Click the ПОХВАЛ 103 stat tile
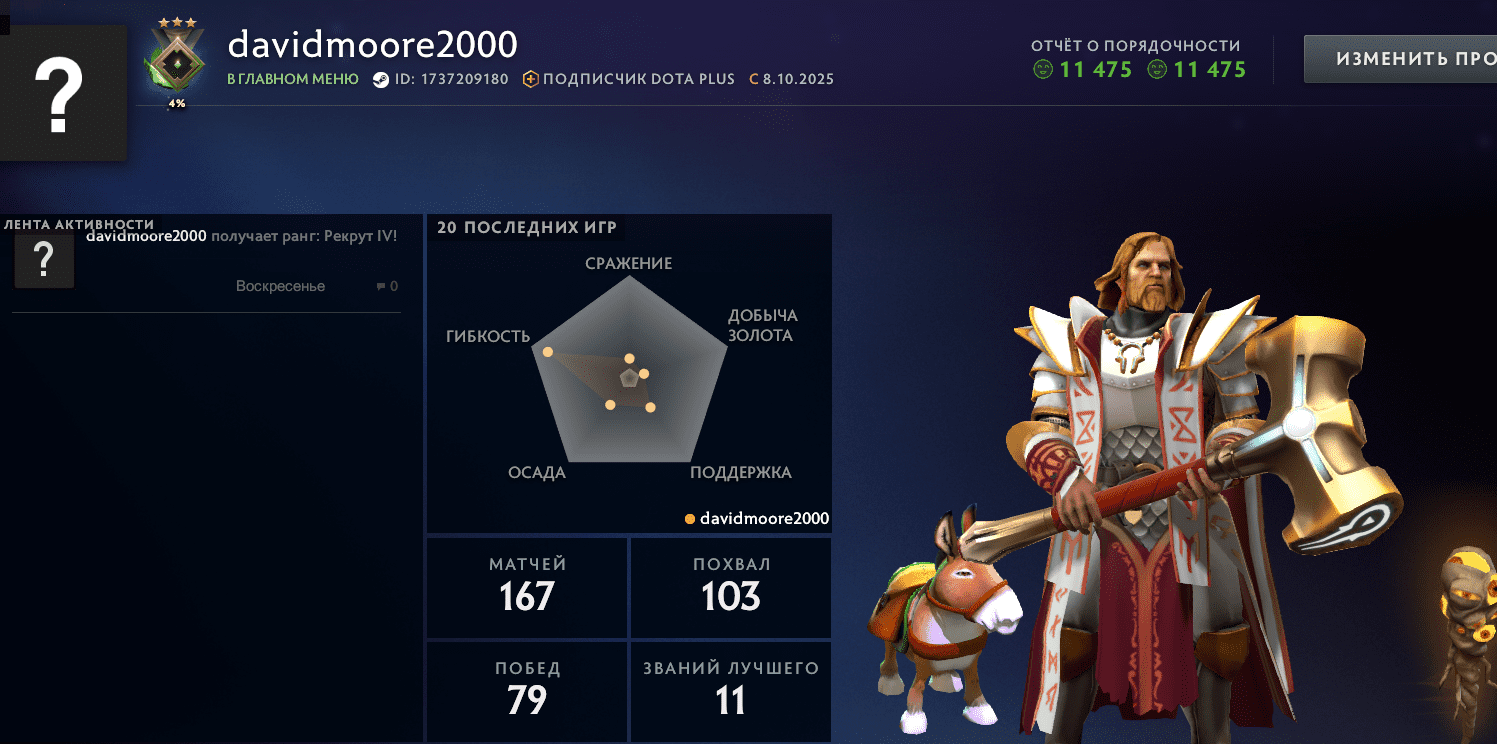Image resolution: width=1497 pixels, height=744 pixels. (730, 588)
